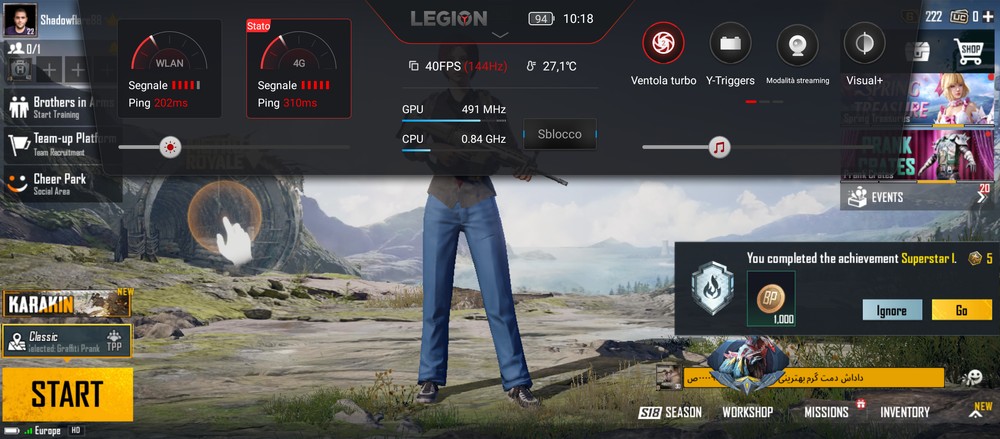Click the Sblocco unlock button
Image resolution: width=1000 pixels, height=439 pixels.
tap(559, 134)
